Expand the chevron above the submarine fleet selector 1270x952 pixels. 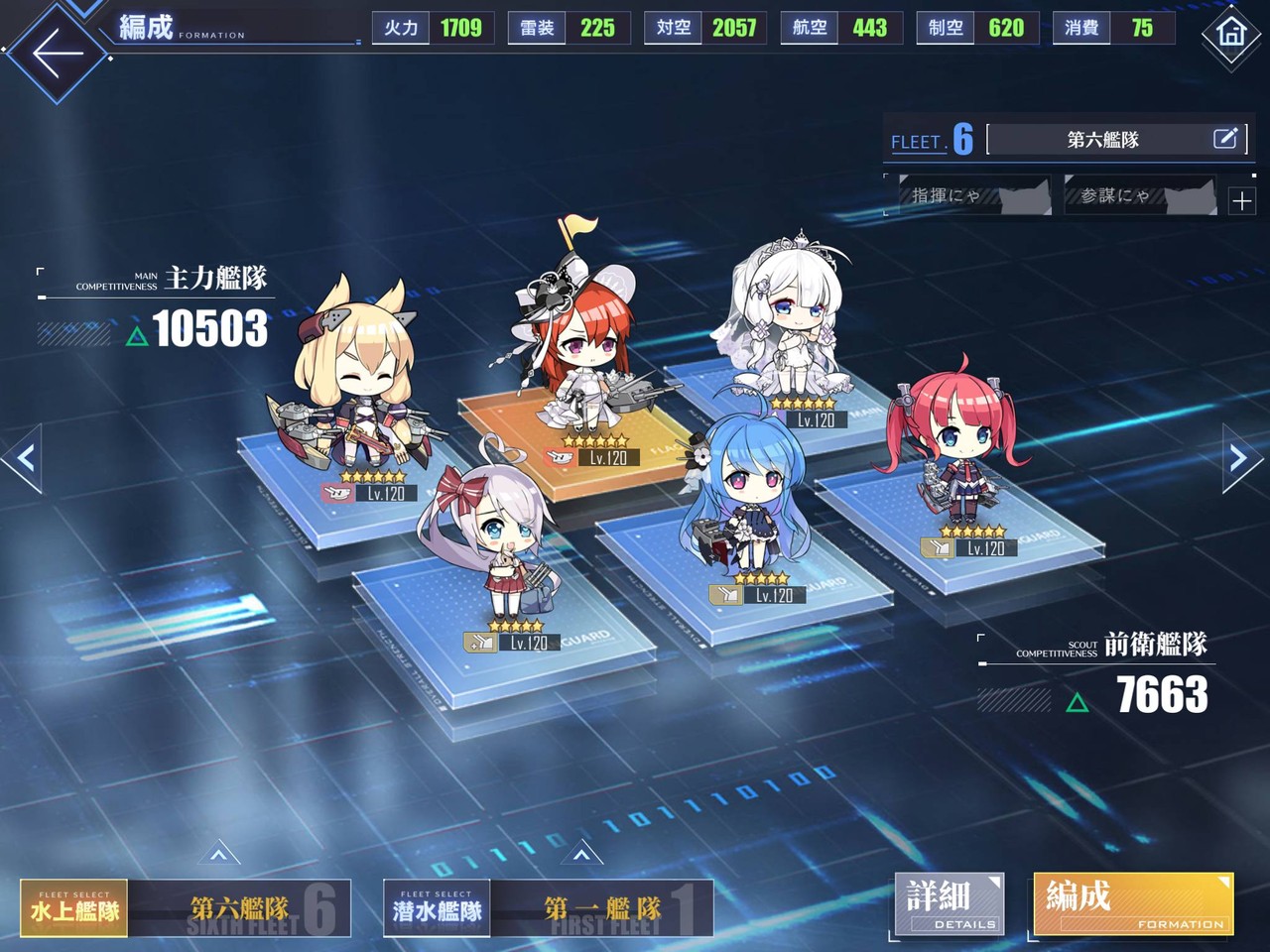coord(579,851)
